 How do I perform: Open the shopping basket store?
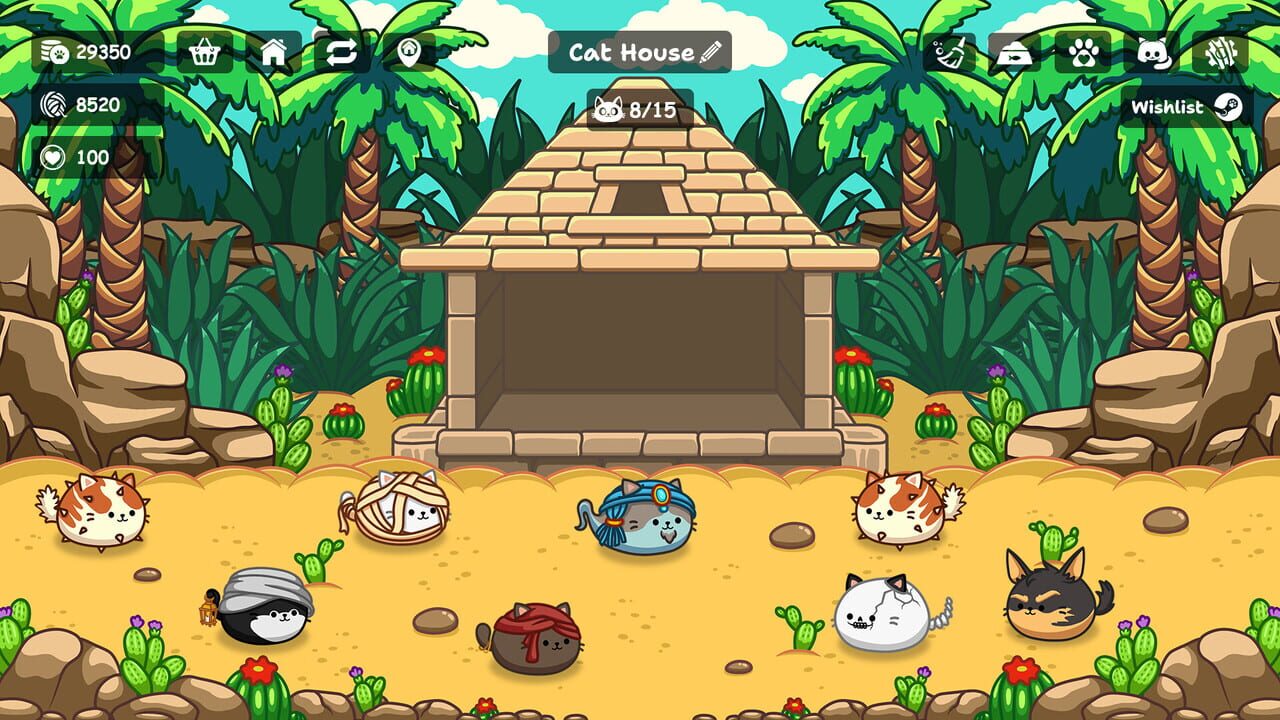[205, 52]
